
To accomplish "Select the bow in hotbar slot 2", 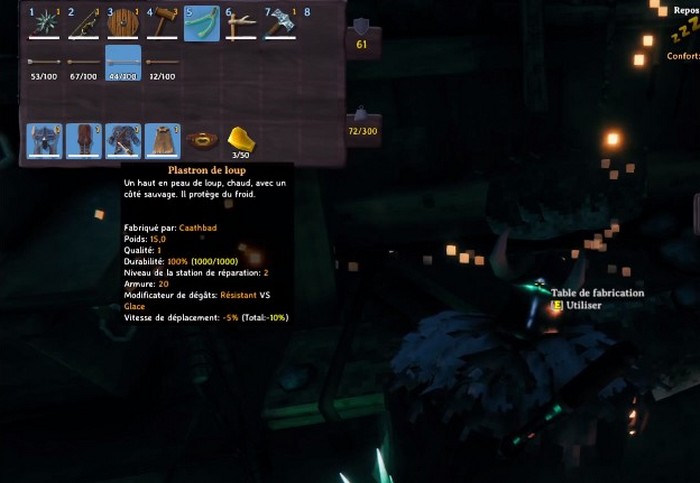I will [x=83, y=24].
